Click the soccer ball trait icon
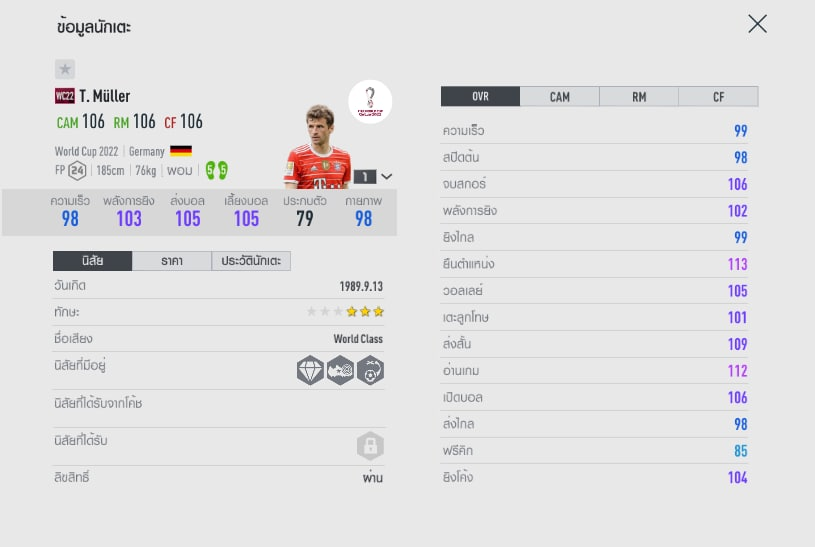This screenshot has width=815, height=547. pyautogui.click(x=371, y=370)
